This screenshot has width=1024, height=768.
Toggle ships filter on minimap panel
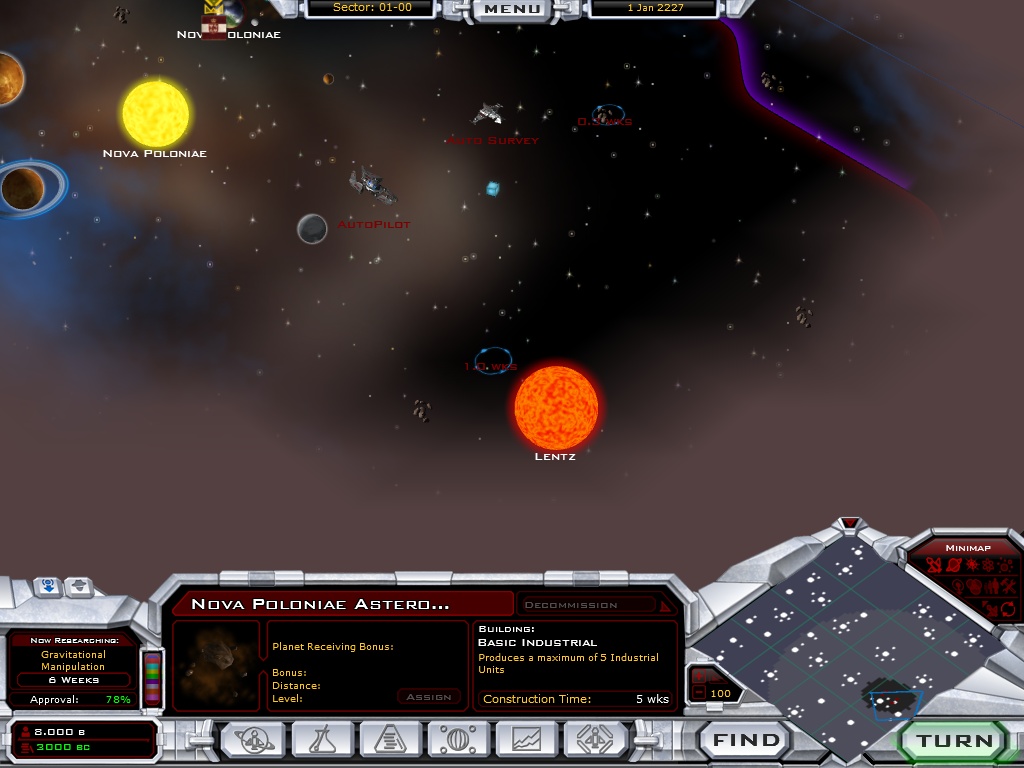tap(934, 566)
